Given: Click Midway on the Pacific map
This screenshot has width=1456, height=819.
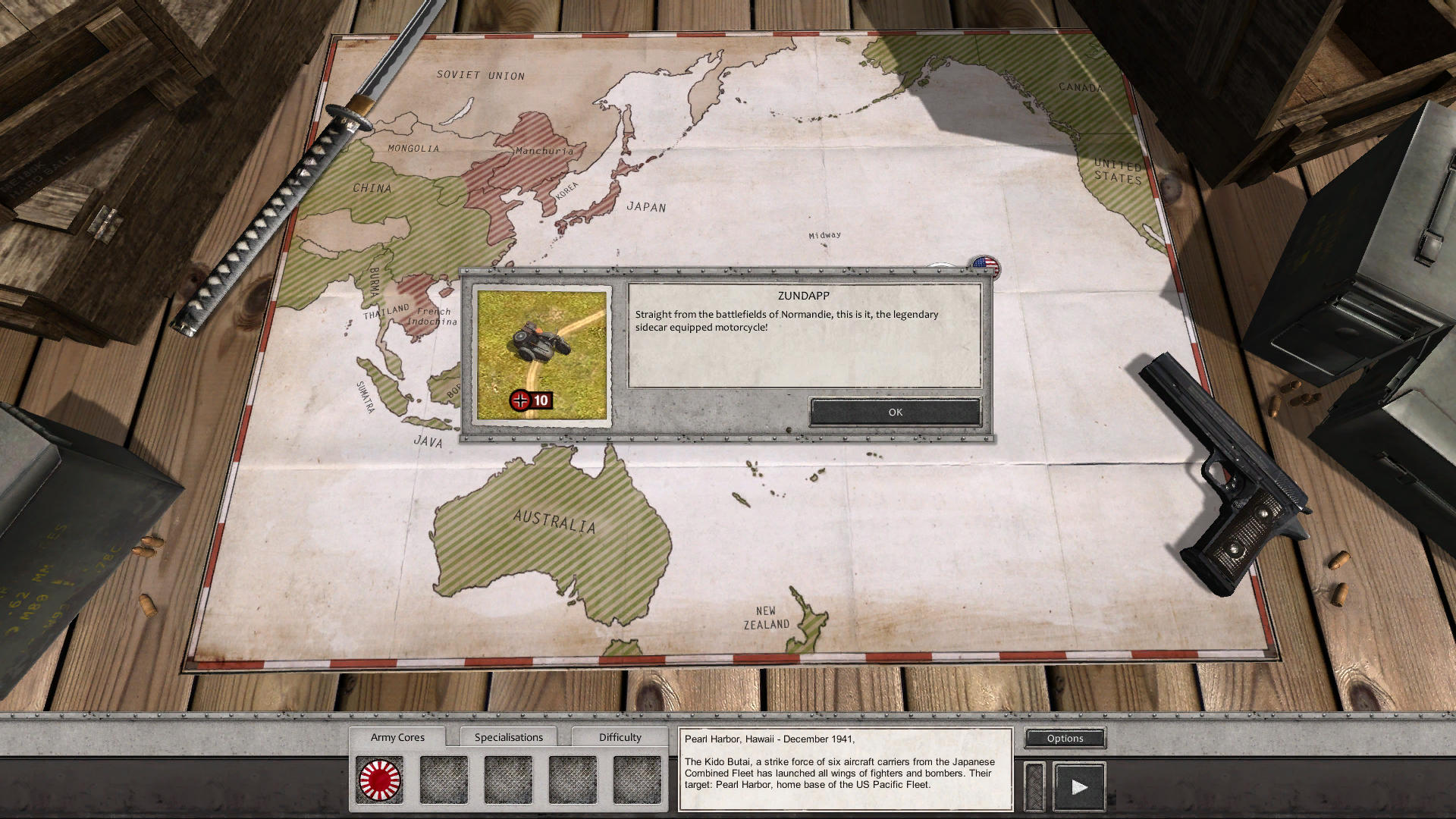Looking at the screenshot, I should click(x=824, y=234).
